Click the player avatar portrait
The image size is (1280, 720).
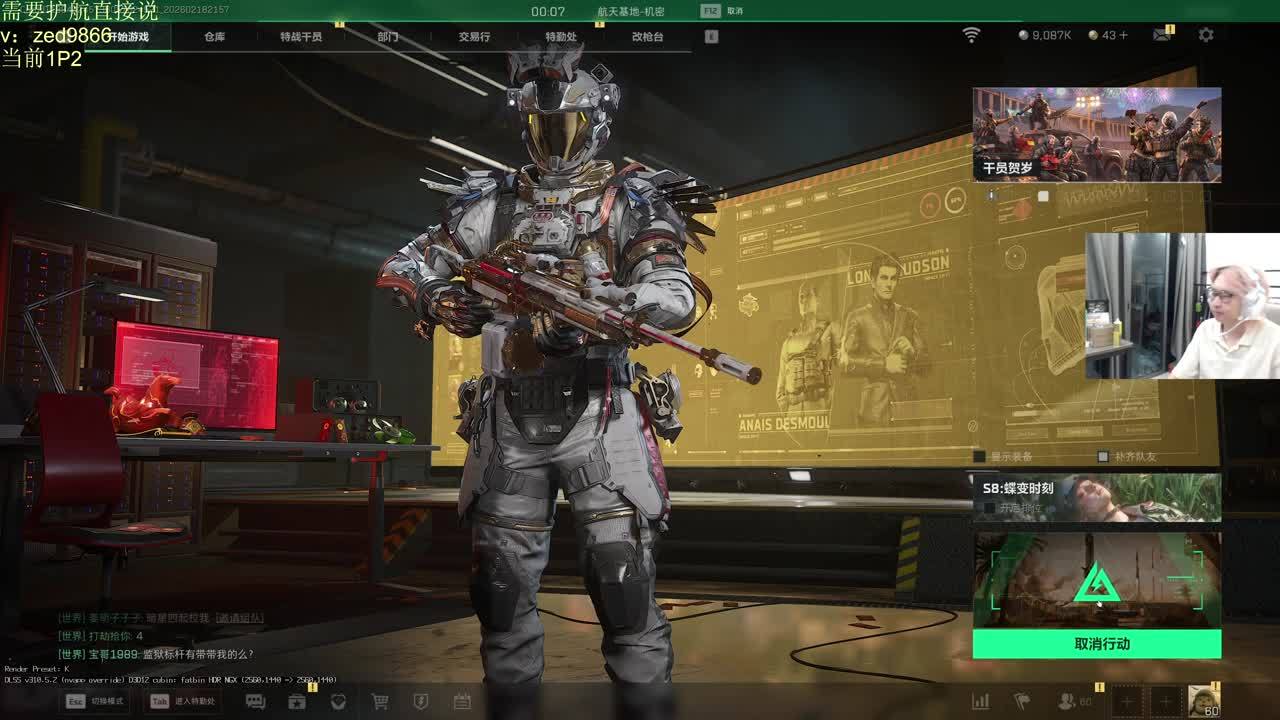coord(1203,701)
